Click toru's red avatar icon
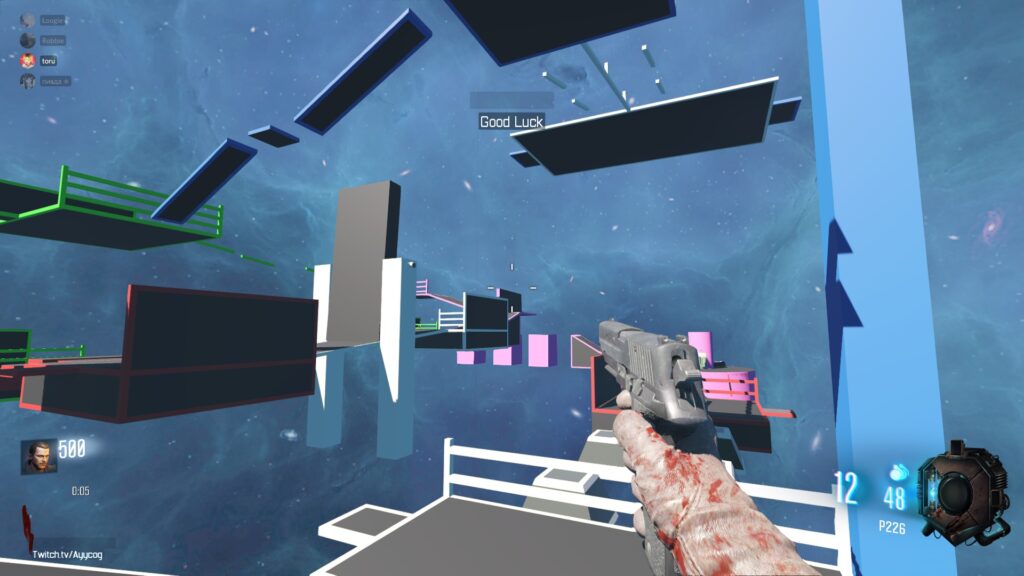The height and width of the screenshot is (576, 1024). tap(27, 61)
